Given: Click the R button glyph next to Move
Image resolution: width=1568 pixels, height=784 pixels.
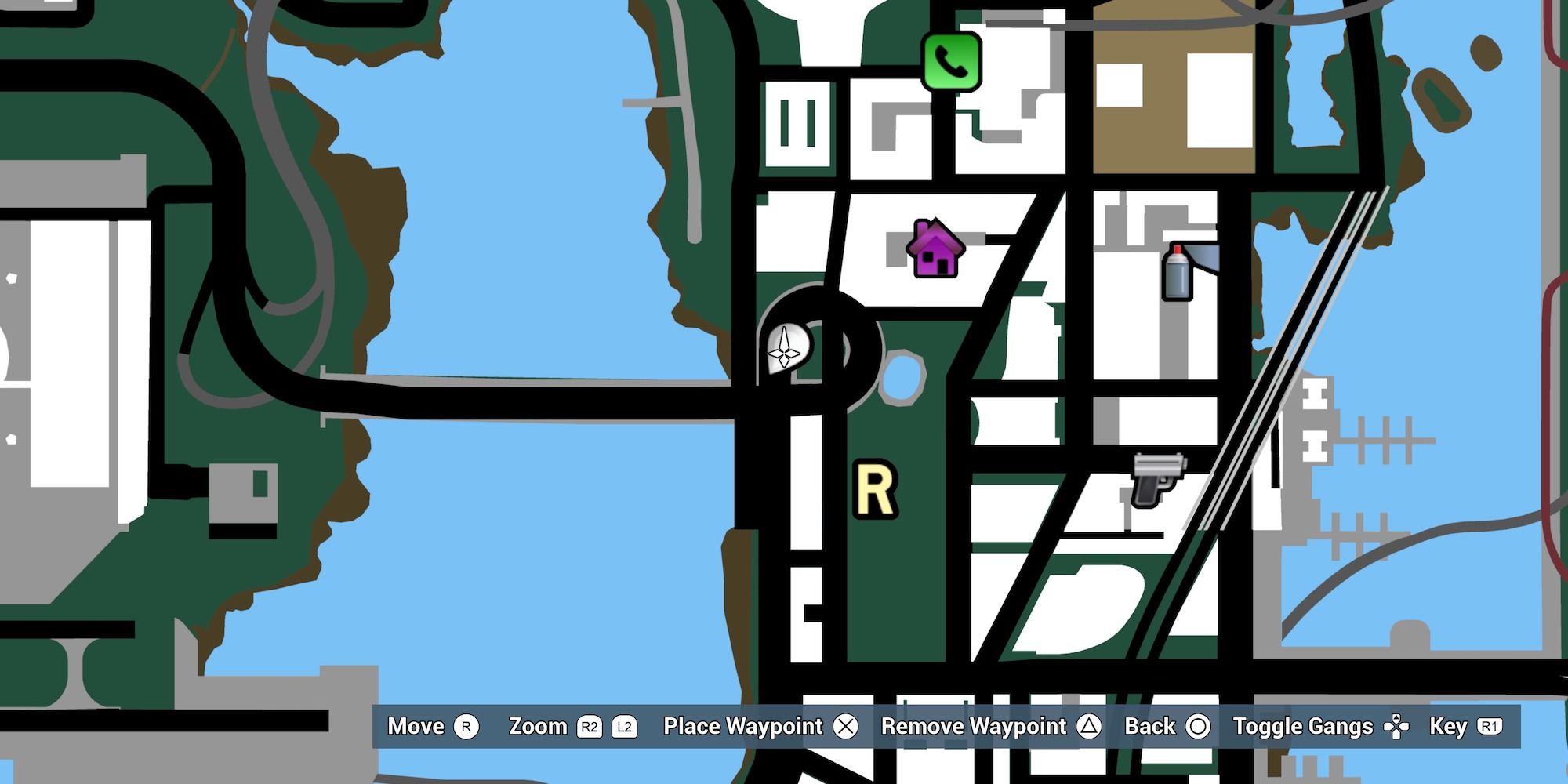Looking at the screenshot, I should [466, 727].
